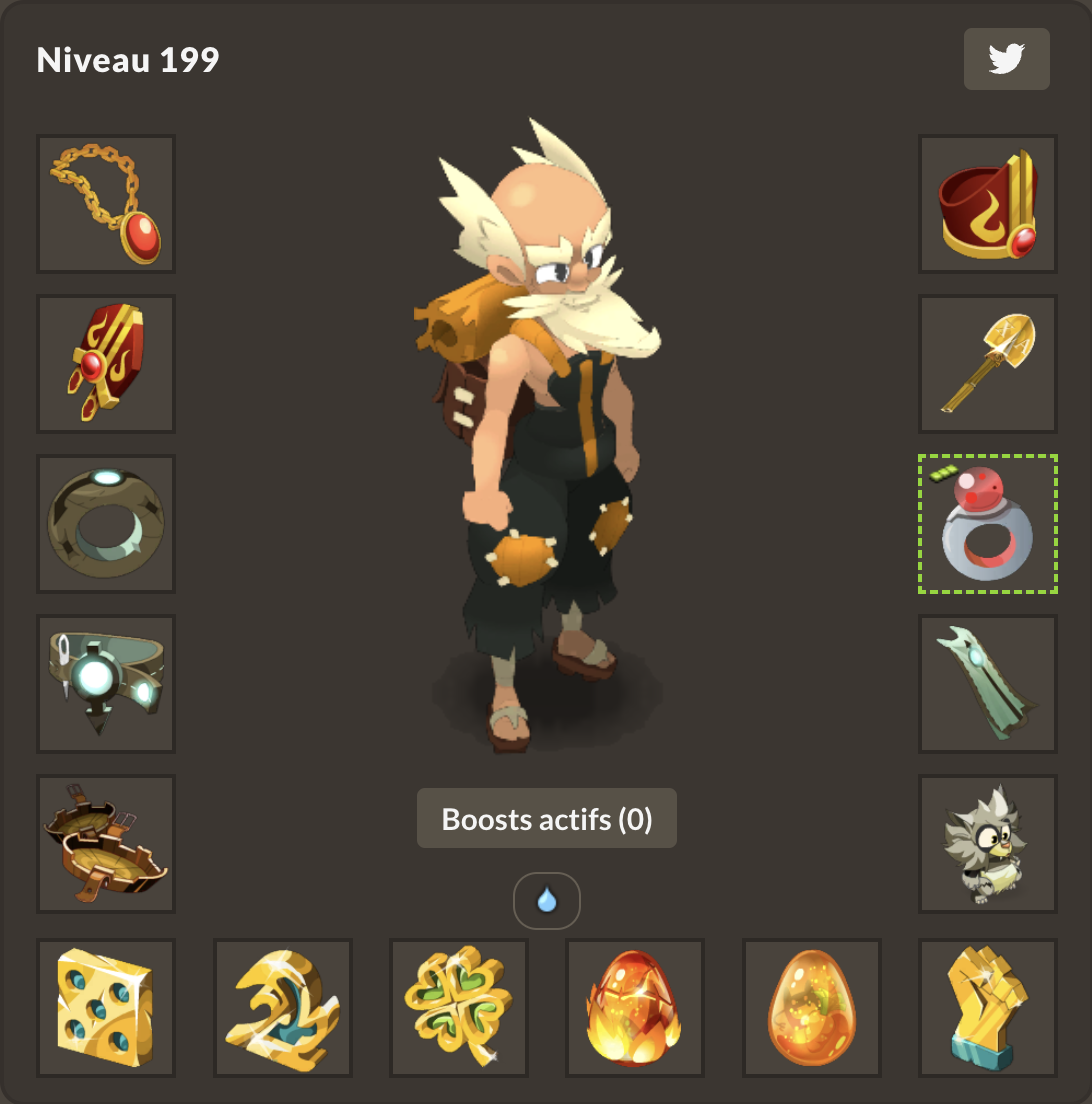
Task: Select the smooth amber dofus egg
Action: [x=812, y=1008]
